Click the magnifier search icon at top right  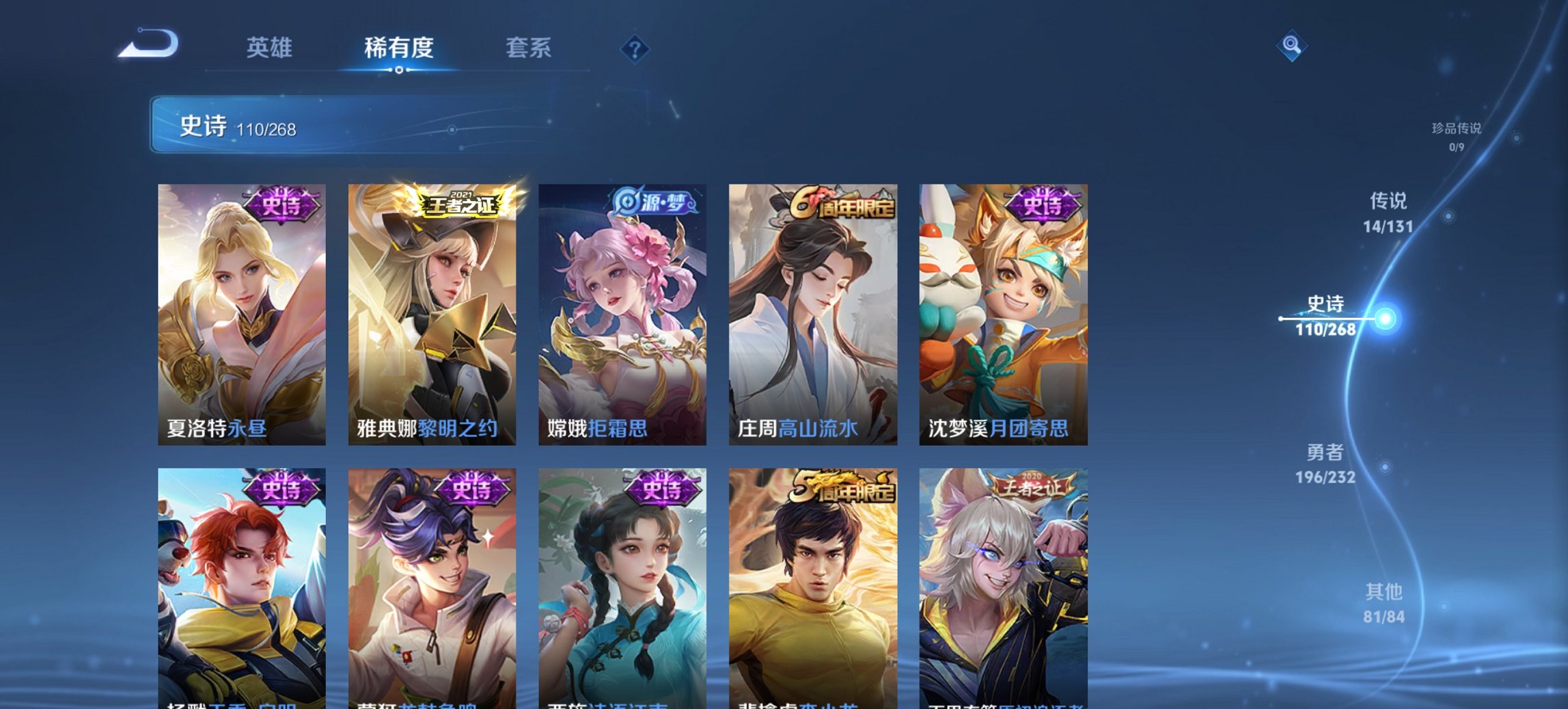point(1290,46)
